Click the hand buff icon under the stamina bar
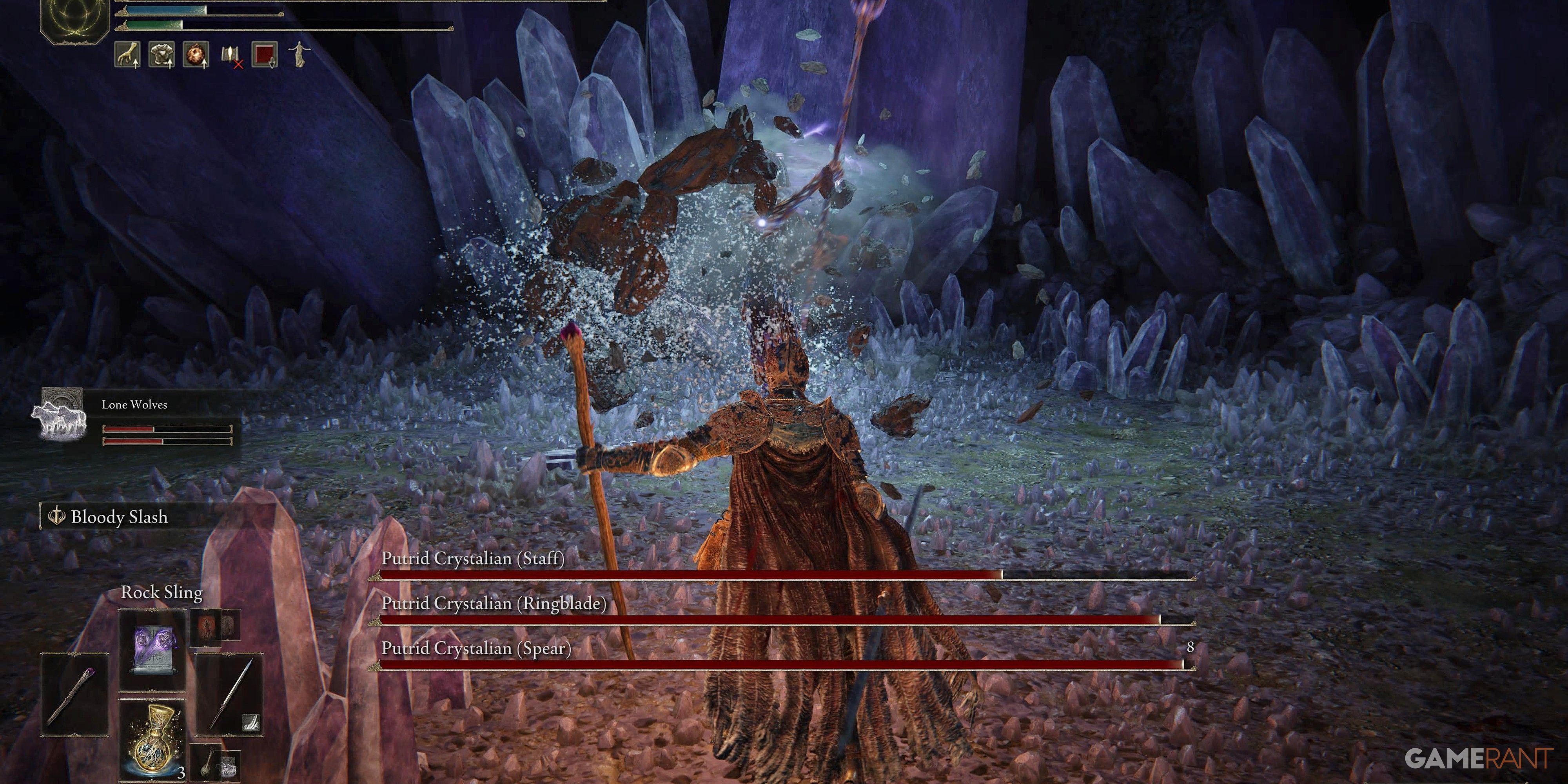The image size is (1568, 784). 128,55
